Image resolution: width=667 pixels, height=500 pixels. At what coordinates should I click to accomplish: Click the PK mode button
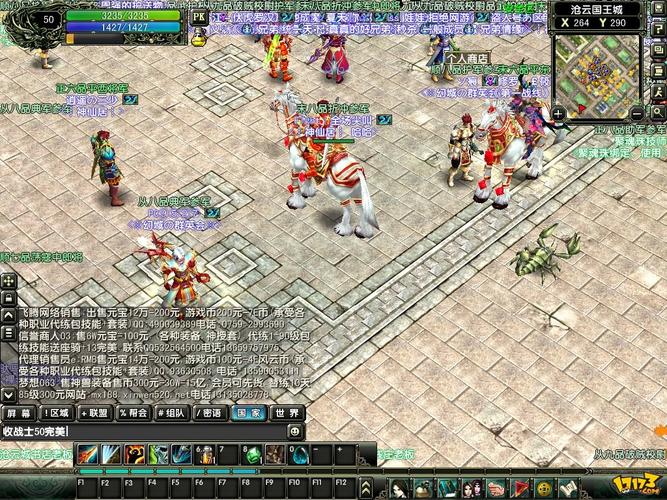tap(198, 17)
